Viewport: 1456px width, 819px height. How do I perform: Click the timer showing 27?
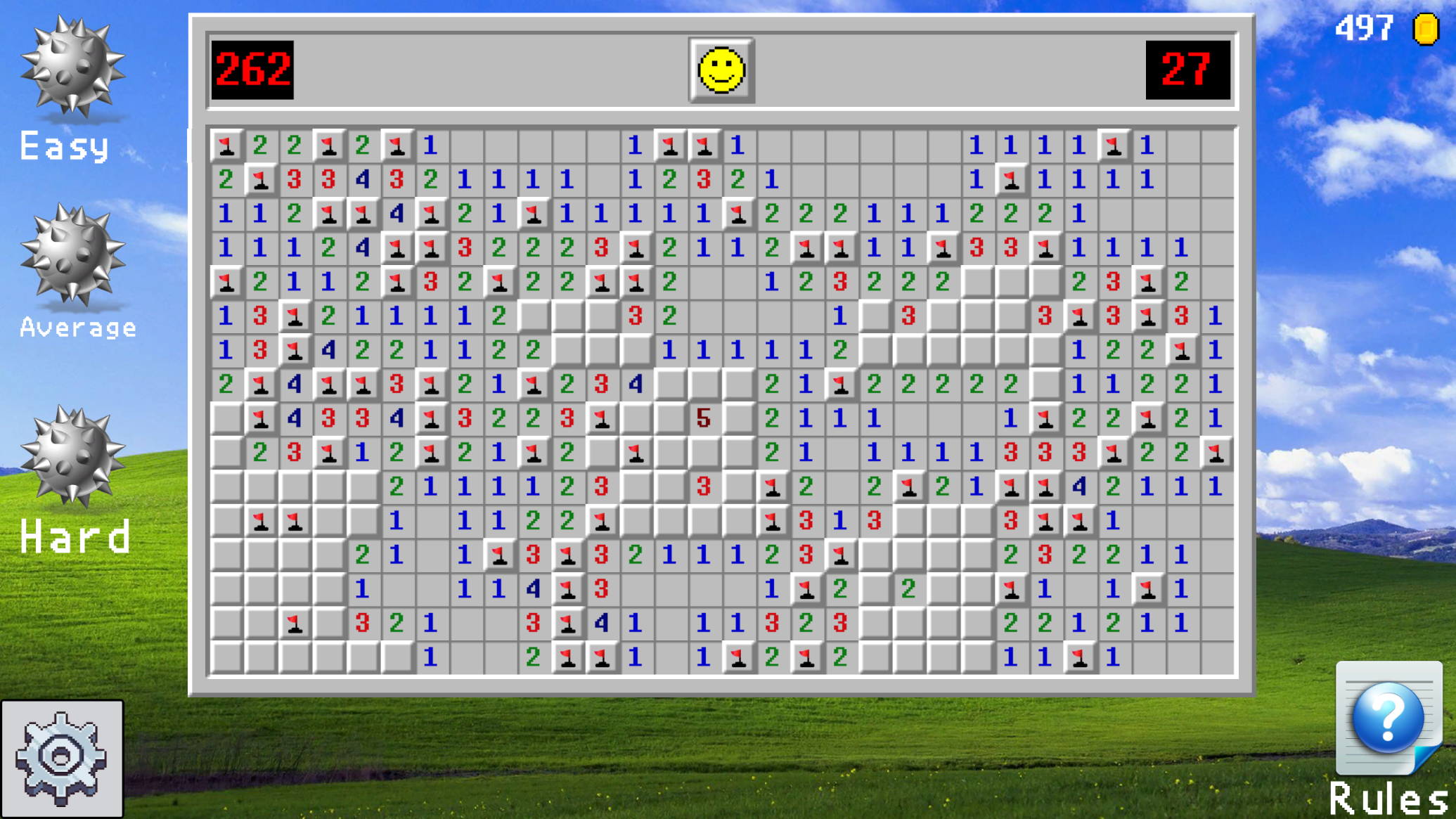coord(1188,70)
